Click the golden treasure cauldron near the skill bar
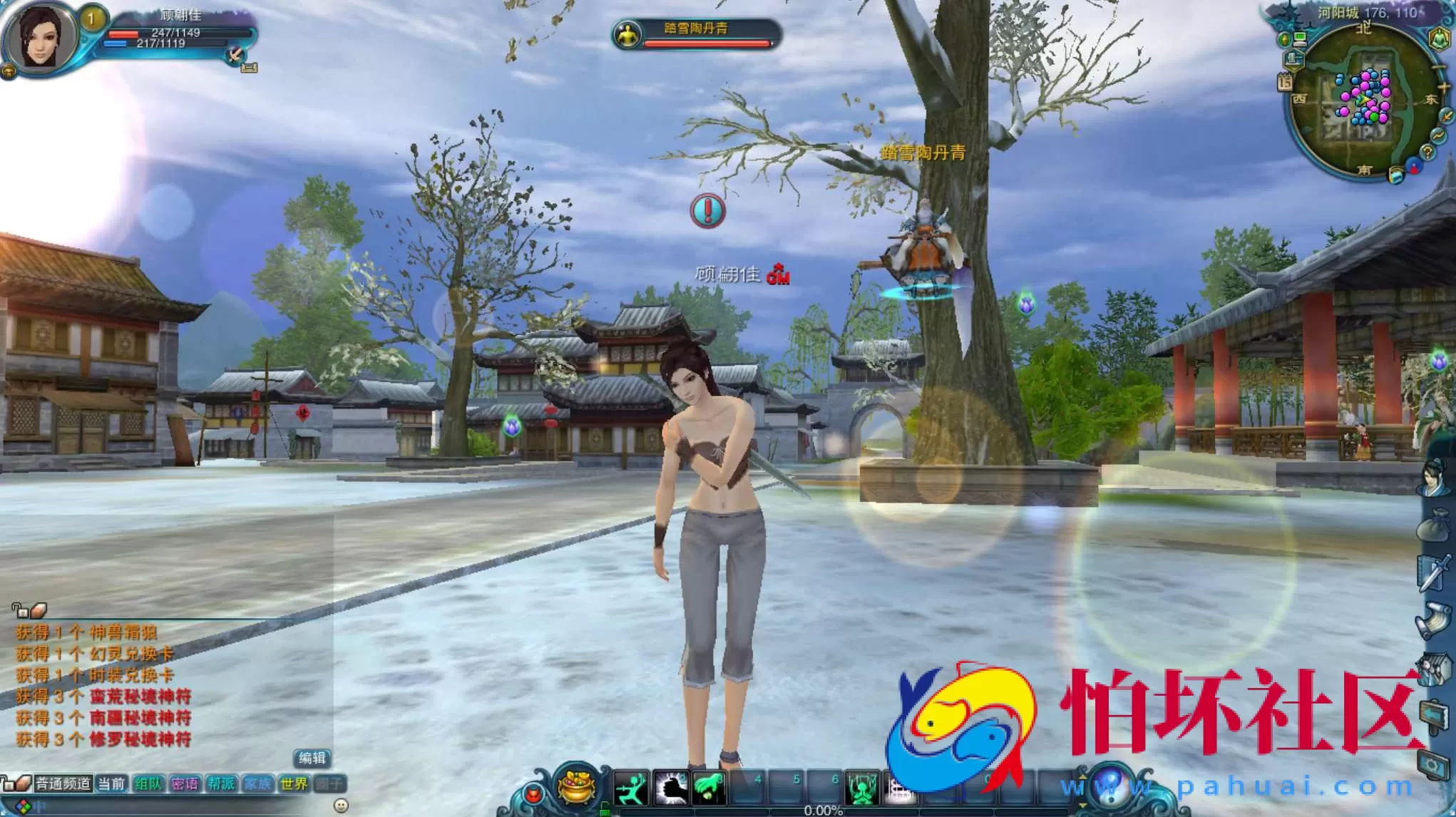This screenshot has height=817, width=1456. click(x=576, y=786)
